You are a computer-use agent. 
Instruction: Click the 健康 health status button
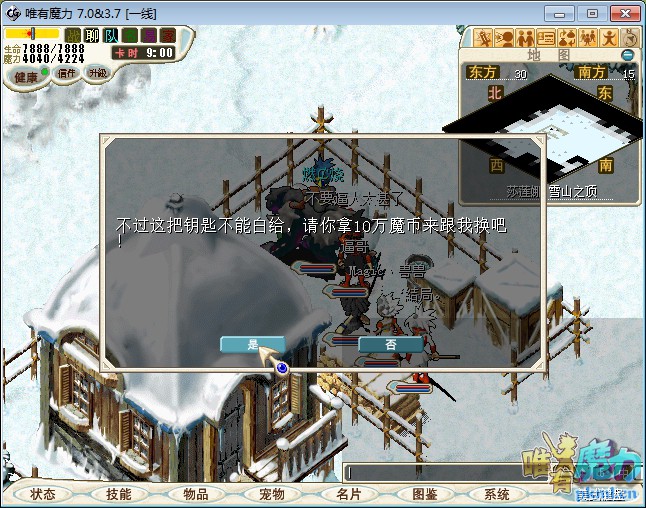26,77
